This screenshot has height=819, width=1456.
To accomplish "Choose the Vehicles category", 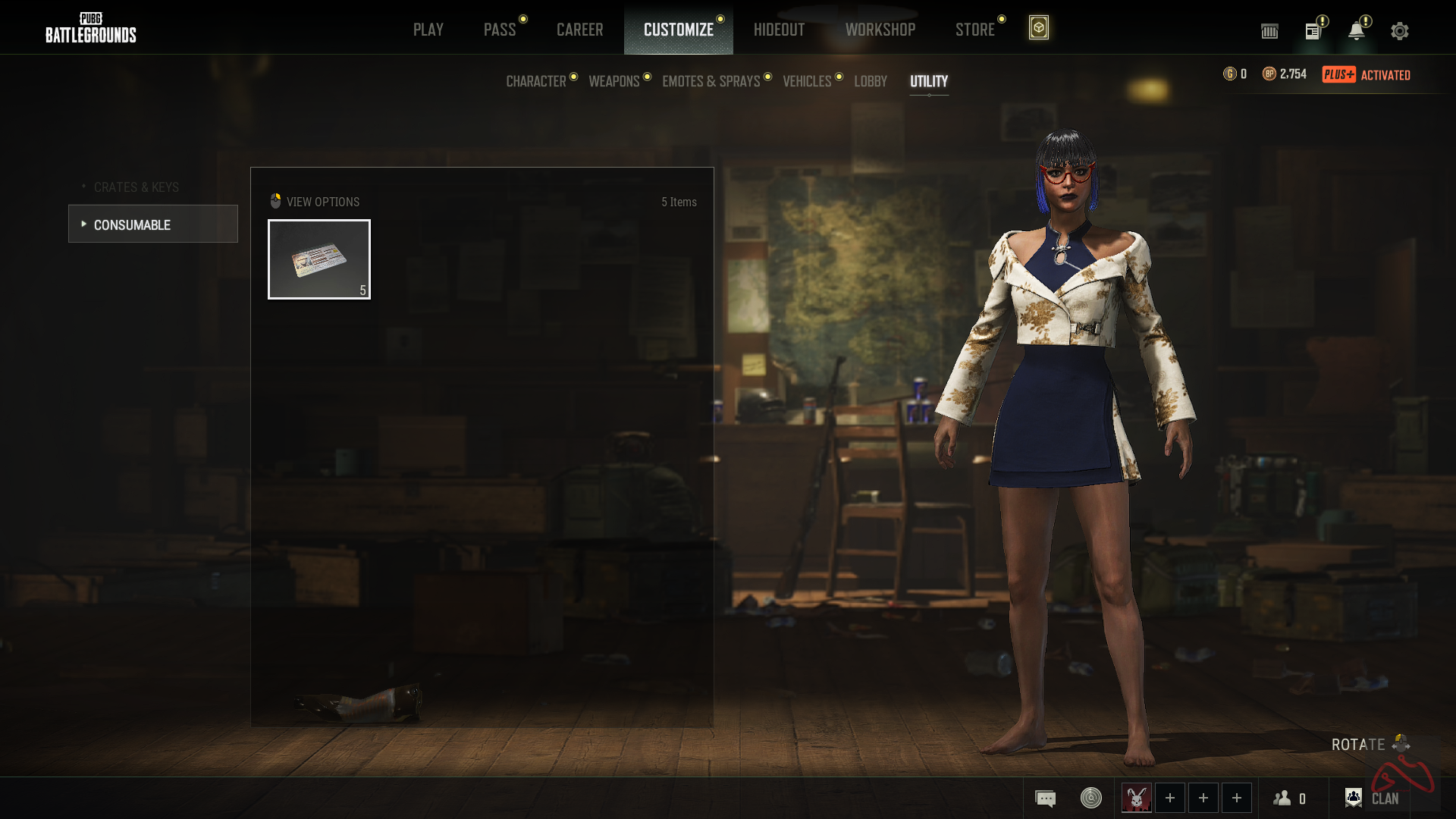I will (807, 81).
